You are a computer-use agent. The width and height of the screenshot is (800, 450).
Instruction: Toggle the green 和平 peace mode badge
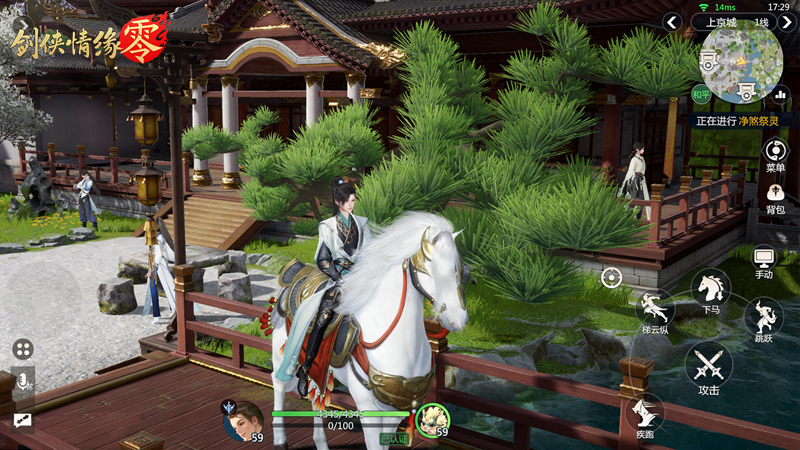click(702, 95)
